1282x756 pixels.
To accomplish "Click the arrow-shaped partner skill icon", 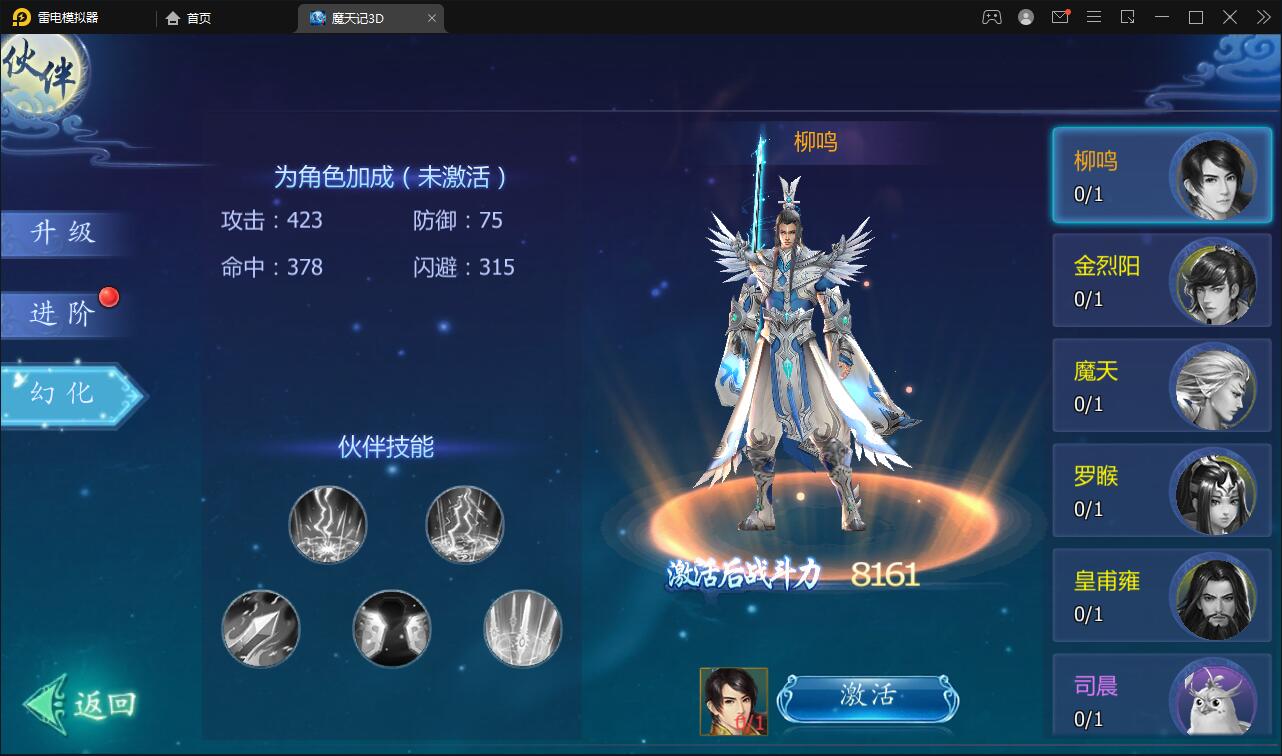I will click(x=261, y=628).
